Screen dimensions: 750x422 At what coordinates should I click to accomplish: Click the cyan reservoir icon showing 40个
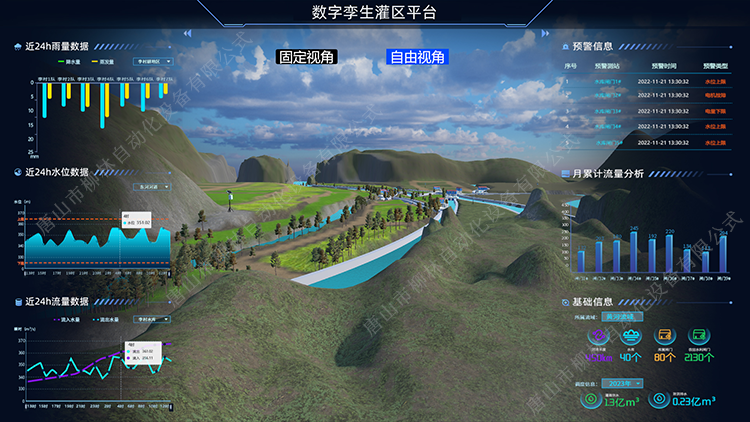pyautogui.click(x=631, y=337)
